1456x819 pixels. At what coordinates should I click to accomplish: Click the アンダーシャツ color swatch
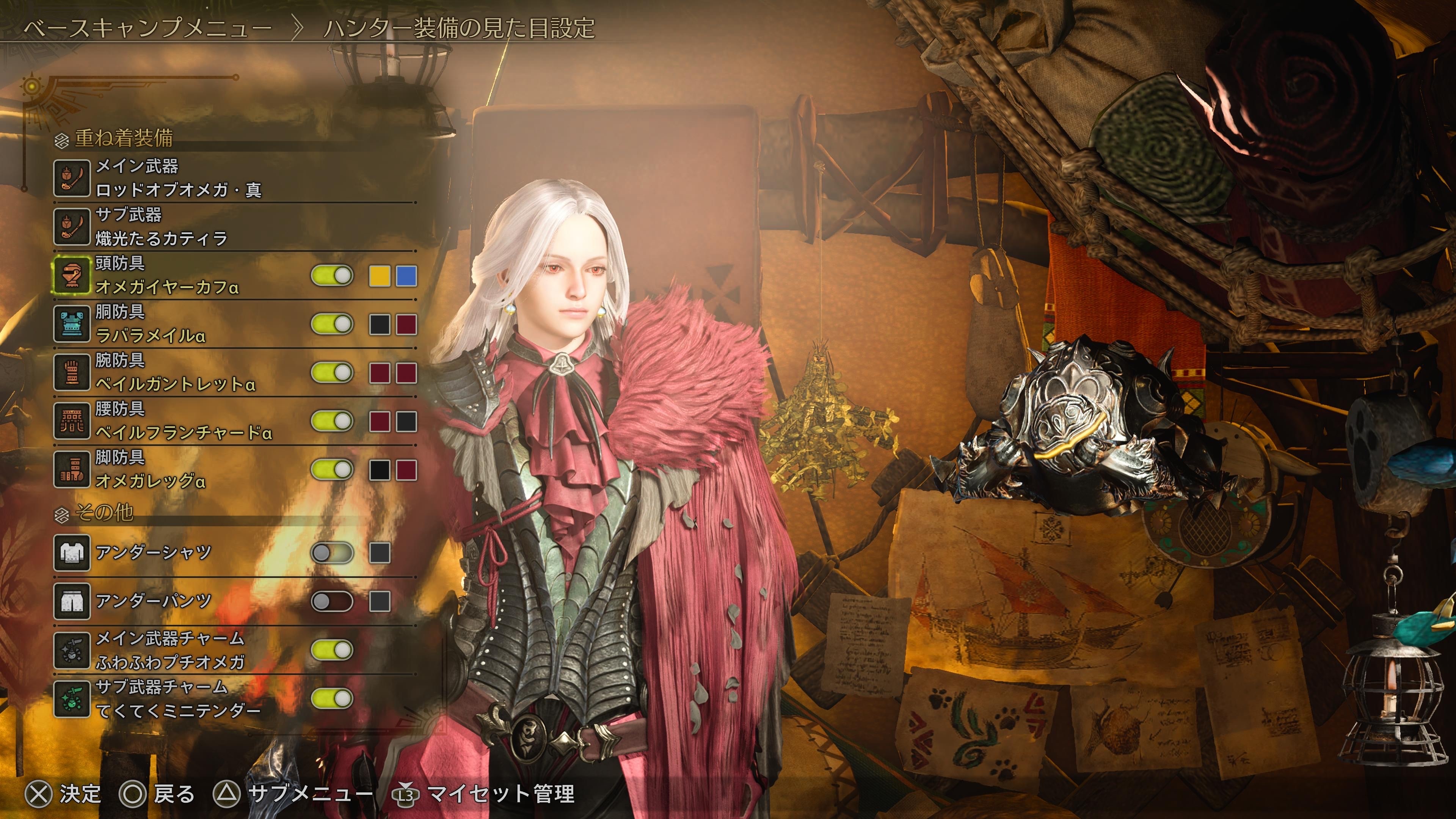[x=379, y=553]
